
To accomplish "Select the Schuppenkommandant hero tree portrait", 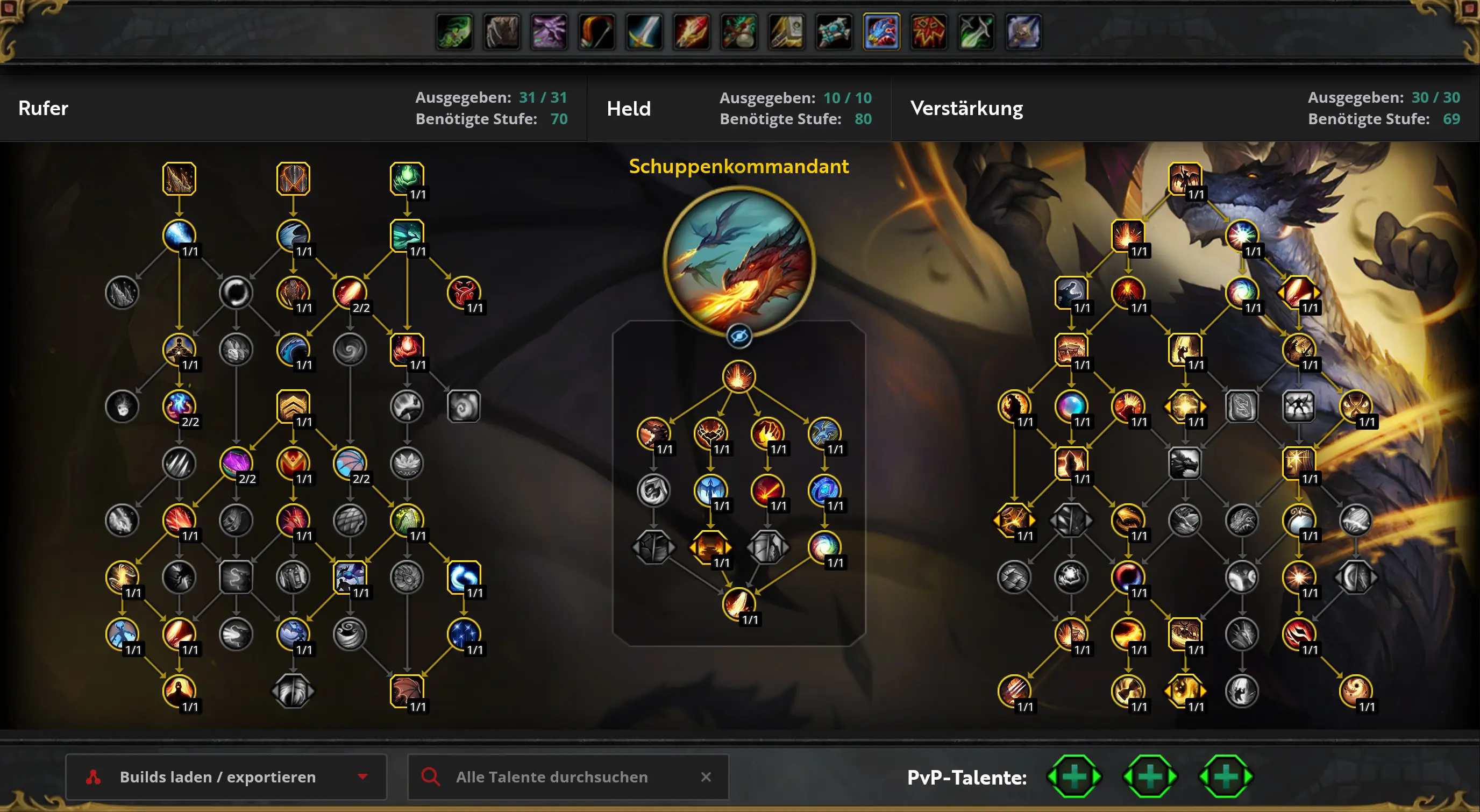I will pyautogui.click(x=739, y=262).
